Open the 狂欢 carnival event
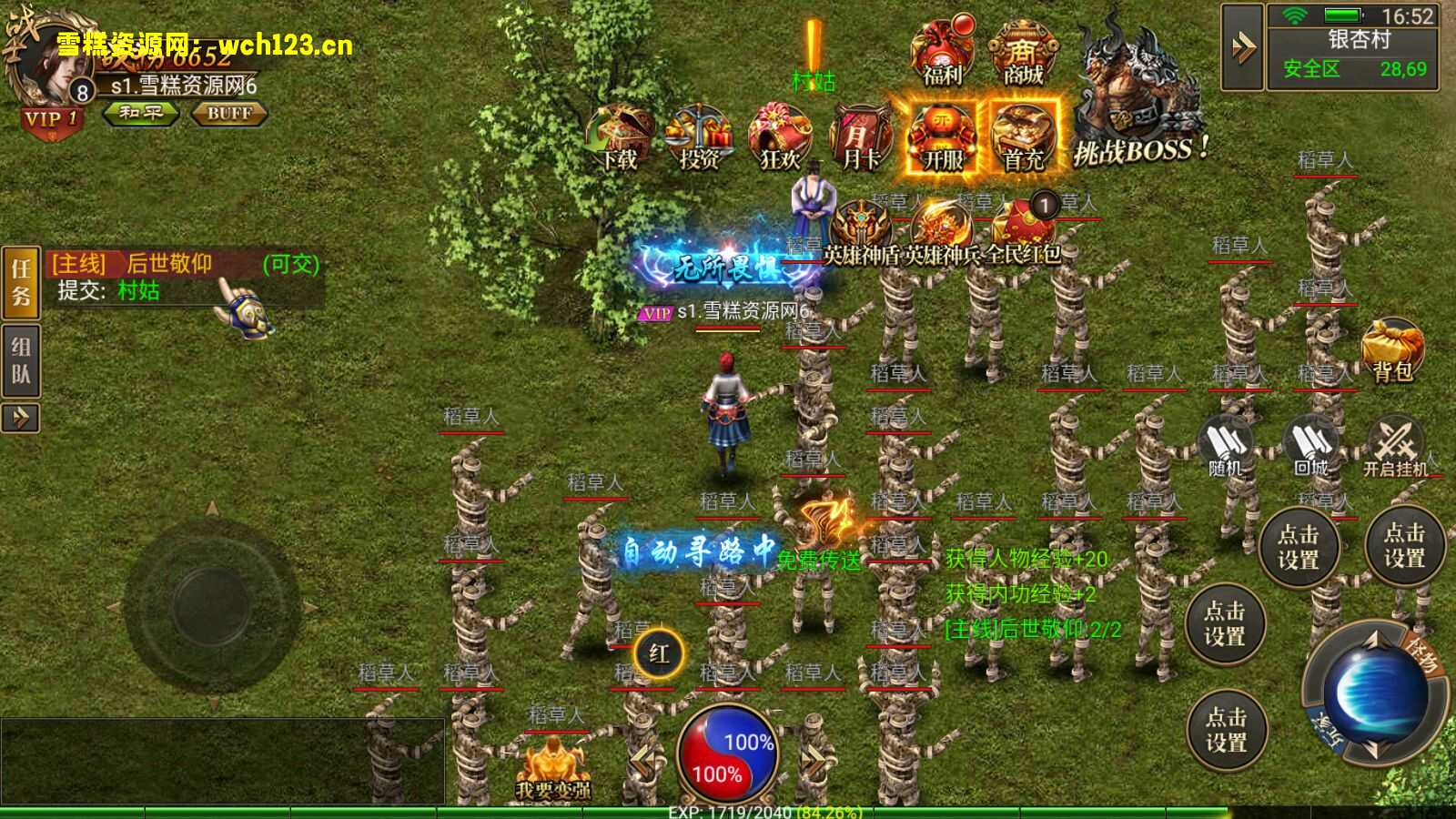The image size is (1456, 819). point(780,138)
